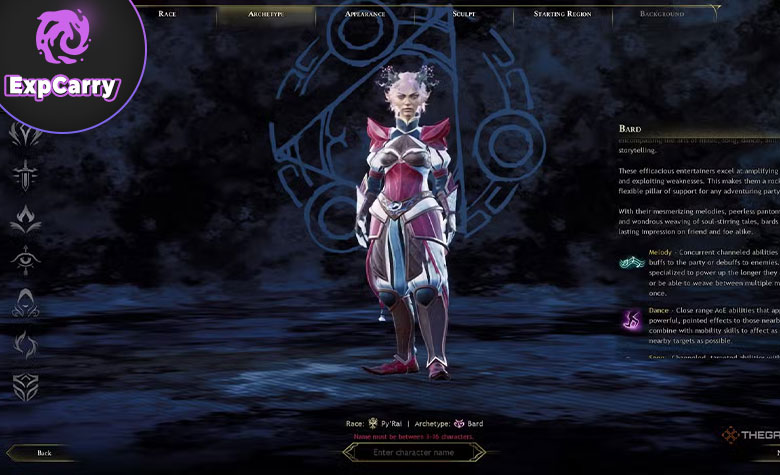Image resolution: width=780 pixels, height=475 pixels.
Task: Pick the eye archetype icon
Action: click(25, 260)
